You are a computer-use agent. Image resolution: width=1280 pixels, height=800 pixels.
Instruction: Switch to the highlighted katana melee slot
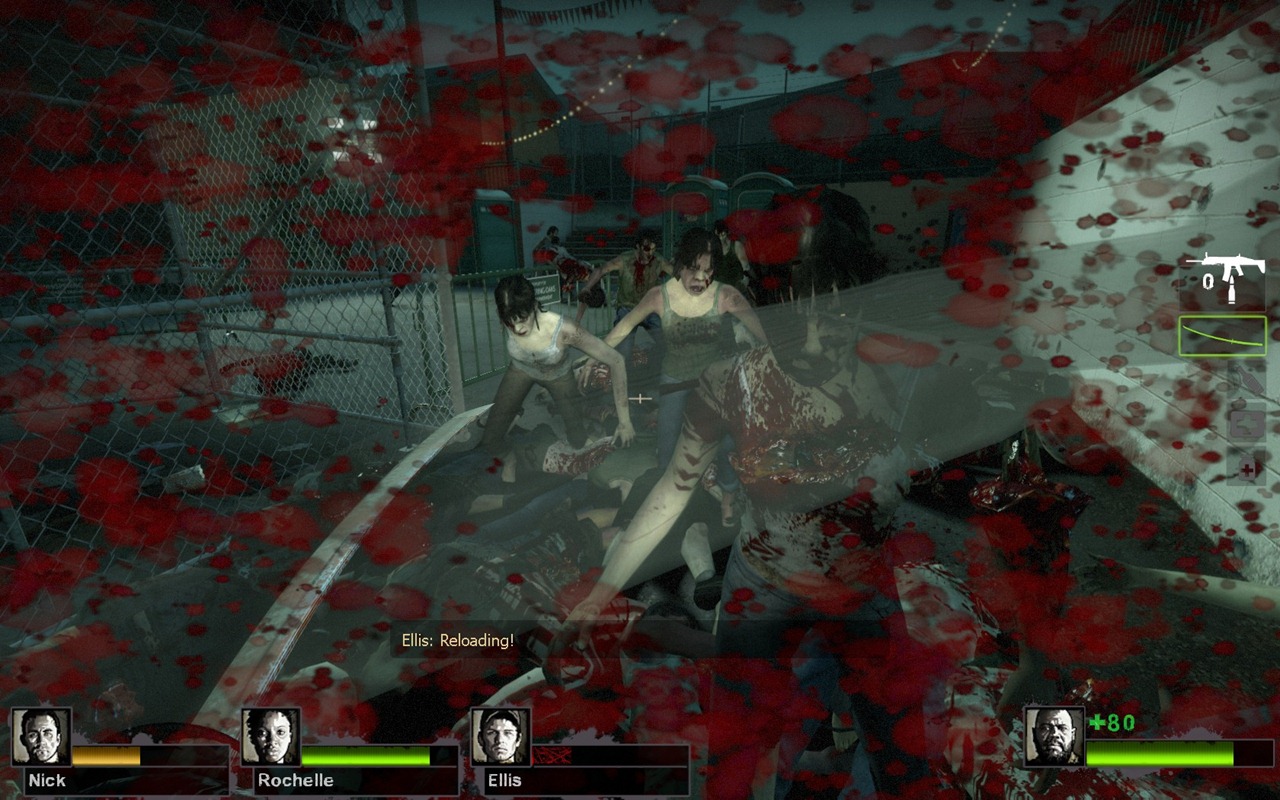[x=1223, y=336]
